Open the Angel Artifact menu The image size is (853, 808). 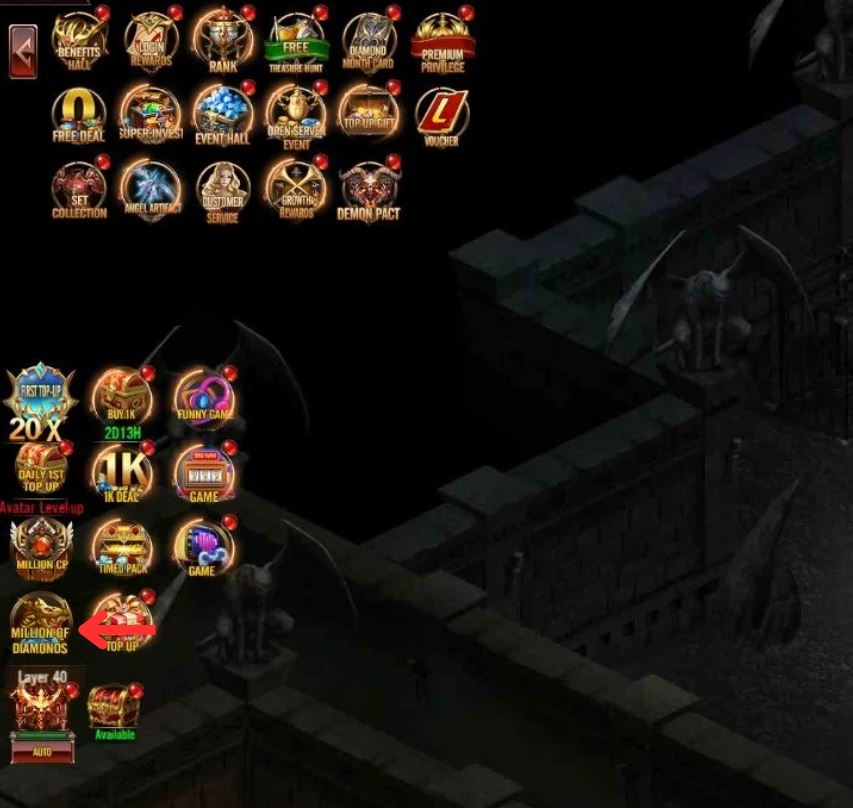(151, 190)
